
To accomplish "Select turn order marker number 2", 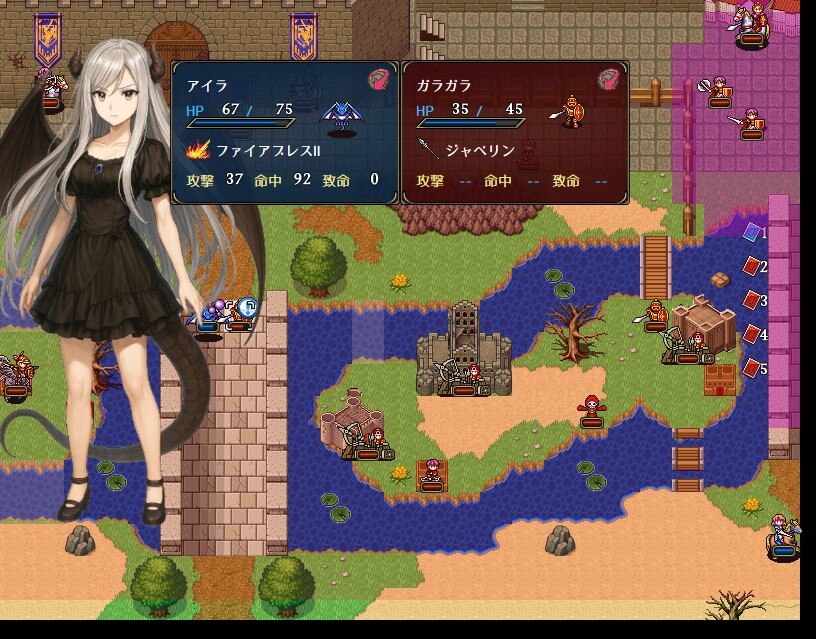I will point(753,267).
